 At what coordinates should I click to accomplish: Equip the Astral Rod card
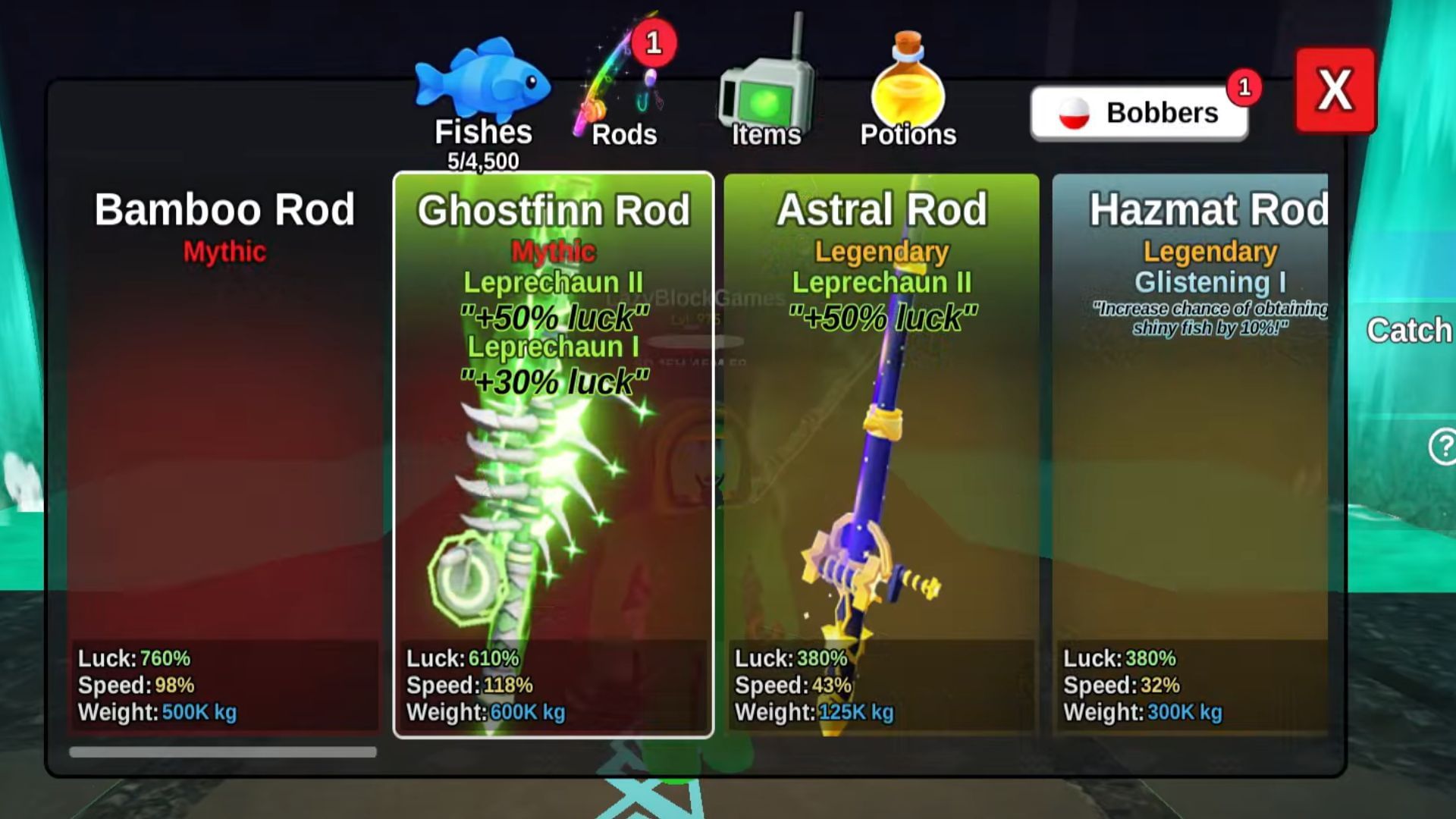click(x=881, y=455)
